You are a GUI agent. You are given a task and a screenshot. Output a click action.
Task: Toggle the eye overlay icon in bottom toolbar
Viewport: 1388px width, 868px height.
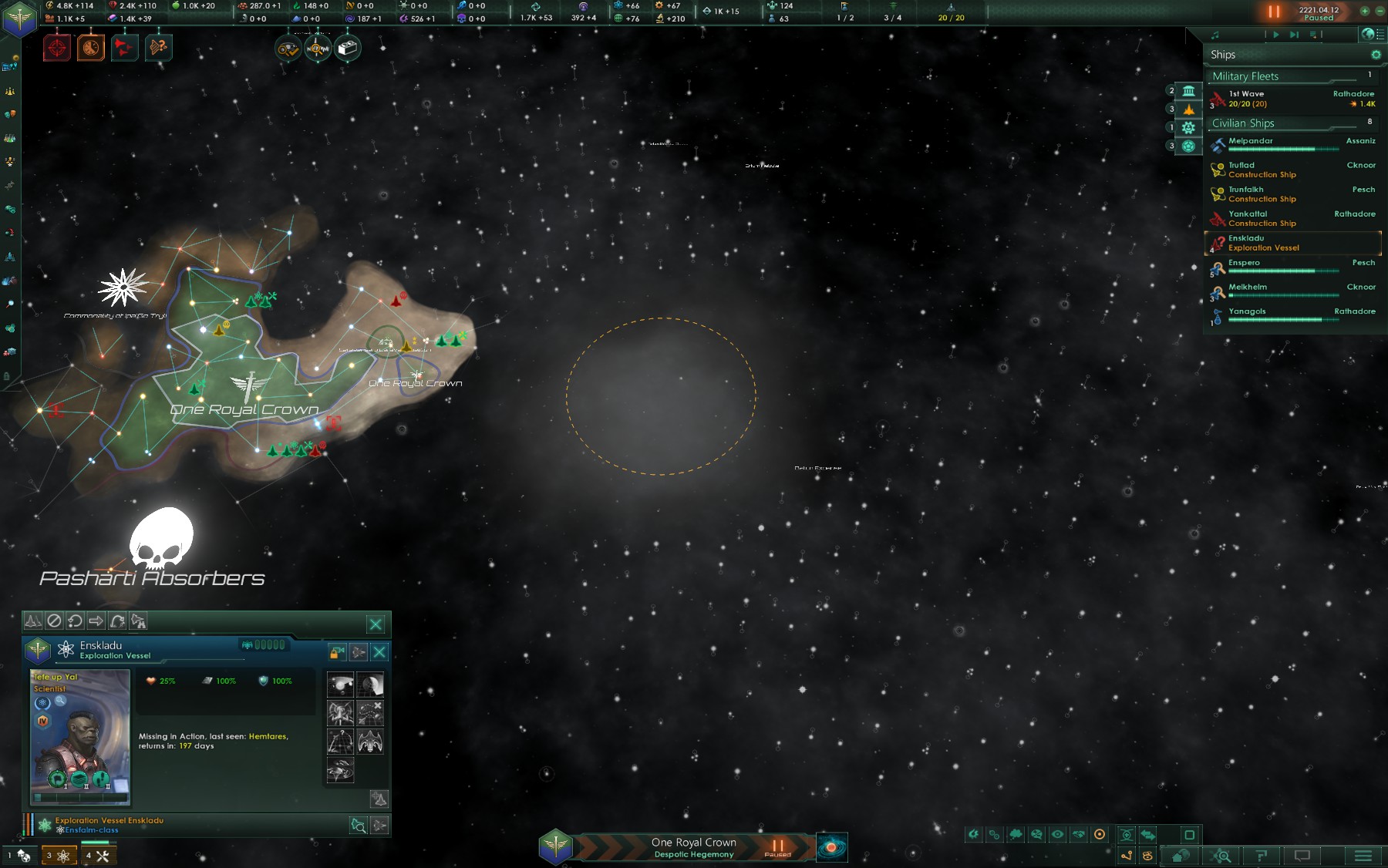pyautogui.click(x=1057, y=834)
